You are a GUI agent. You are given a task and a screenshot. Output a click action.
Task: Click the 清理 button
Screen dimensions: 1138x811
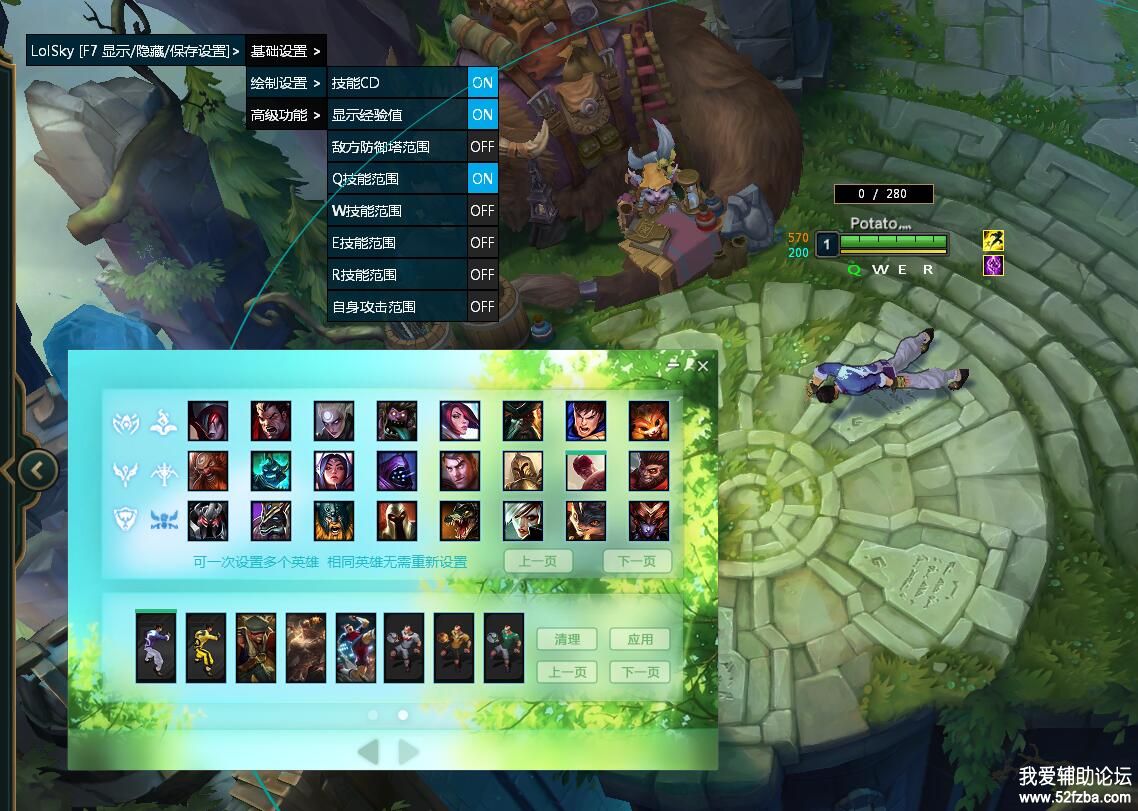click(x=567, y=639)
